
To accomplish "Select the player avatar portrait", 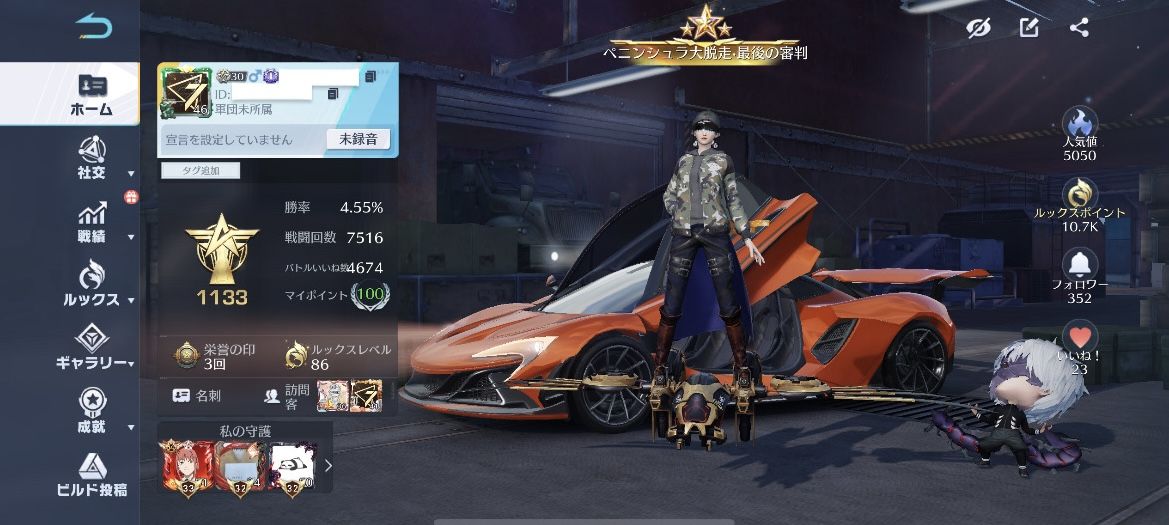I will click(185, 95).
